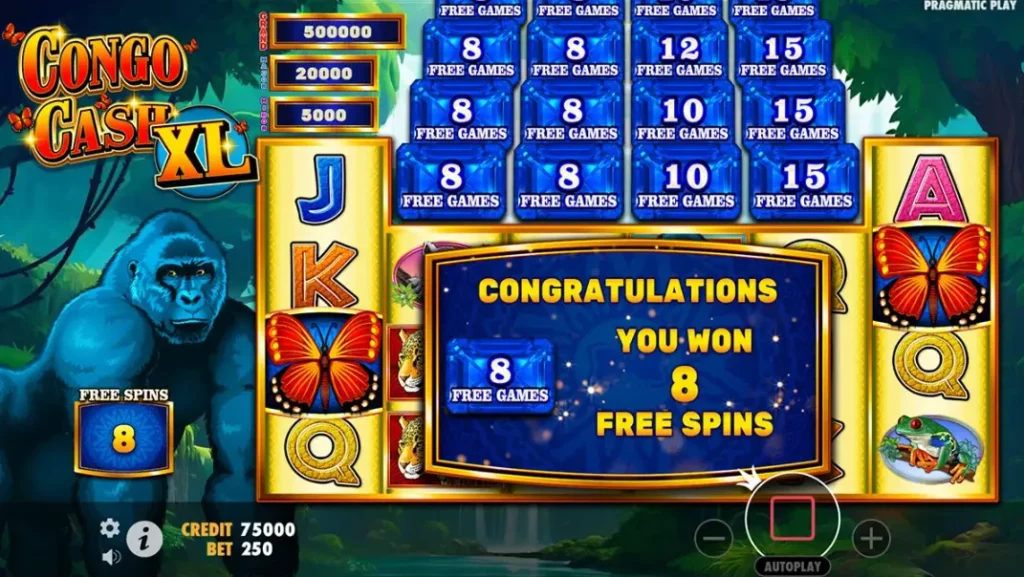The image size is (1024, 577).
Task: Activate the Autoplay button
Action: point(791,566)
